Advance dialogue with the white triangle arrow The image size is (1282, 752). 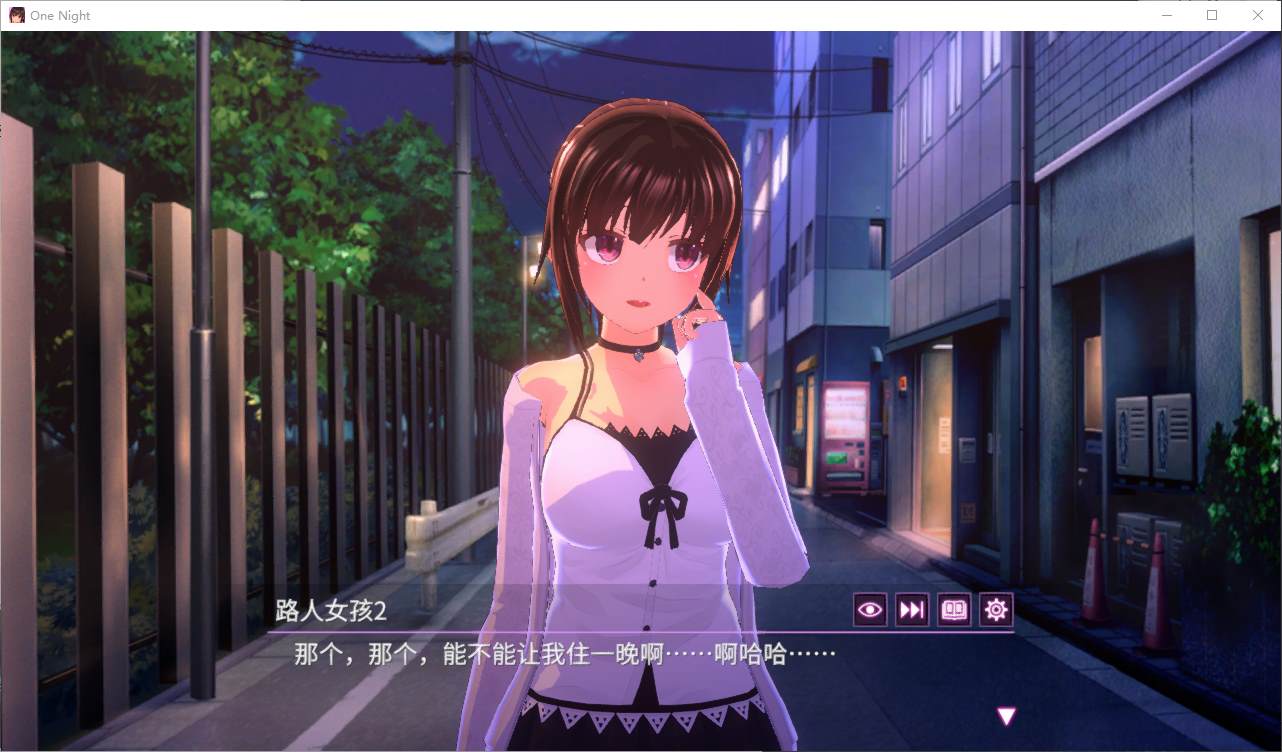tap(1006, 716)
